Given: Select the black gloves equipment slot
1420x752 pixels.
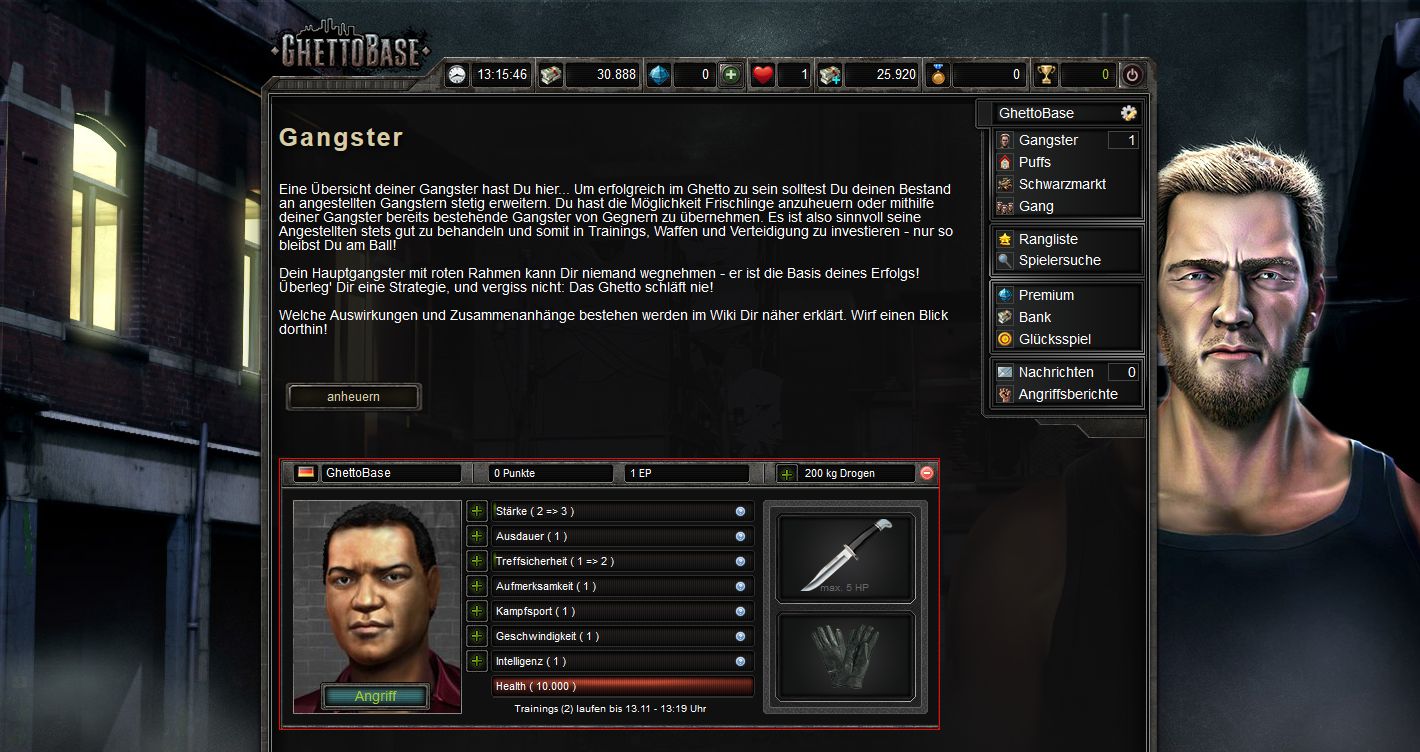Looking at the screenshot, I should (x=845, y=656).
